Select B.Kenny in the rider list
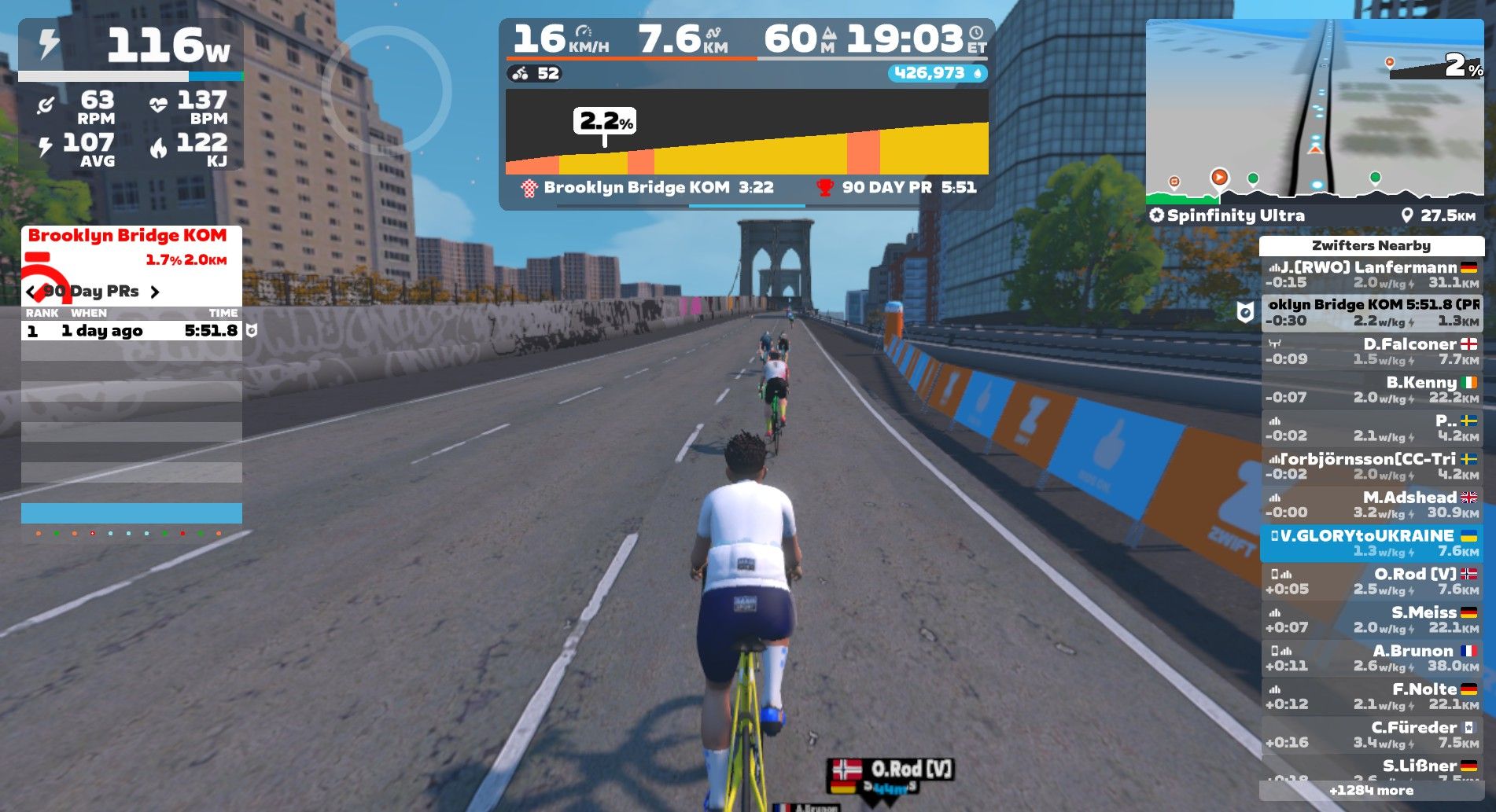Viewport: 1496px width, 812px height. [1371, 390]
